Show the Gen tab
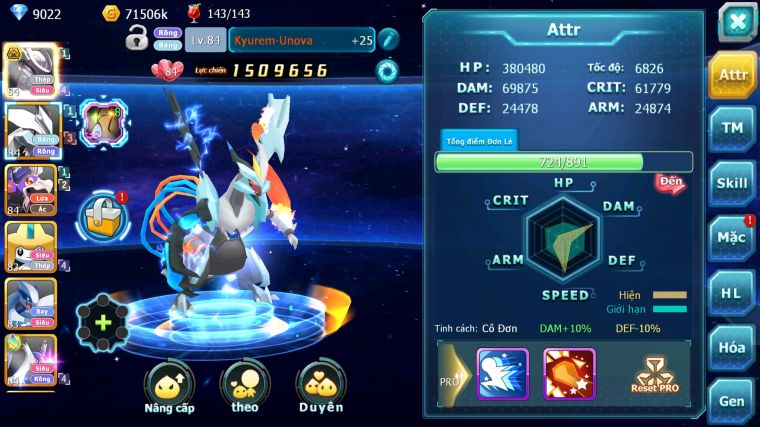This screenshot has width=760, height=427. point(733,399)
